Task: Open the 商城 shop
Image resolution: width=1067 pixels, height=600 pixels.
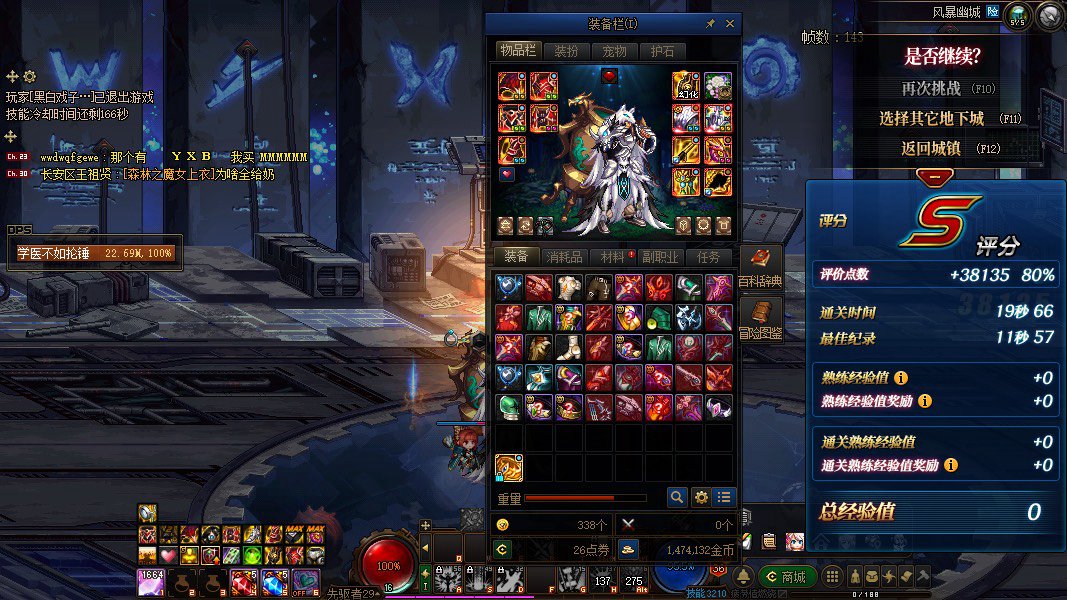Action: pyautogui.click(x=787, y=577)
